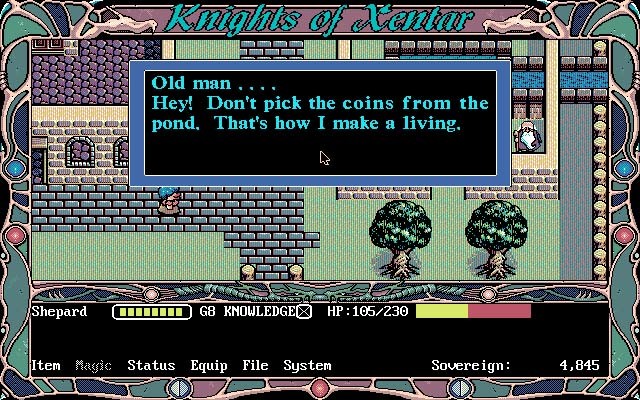This screenshot has width=640, height=400.
Task: Choose the Equip menu option
Action: [x=208, y=365]
